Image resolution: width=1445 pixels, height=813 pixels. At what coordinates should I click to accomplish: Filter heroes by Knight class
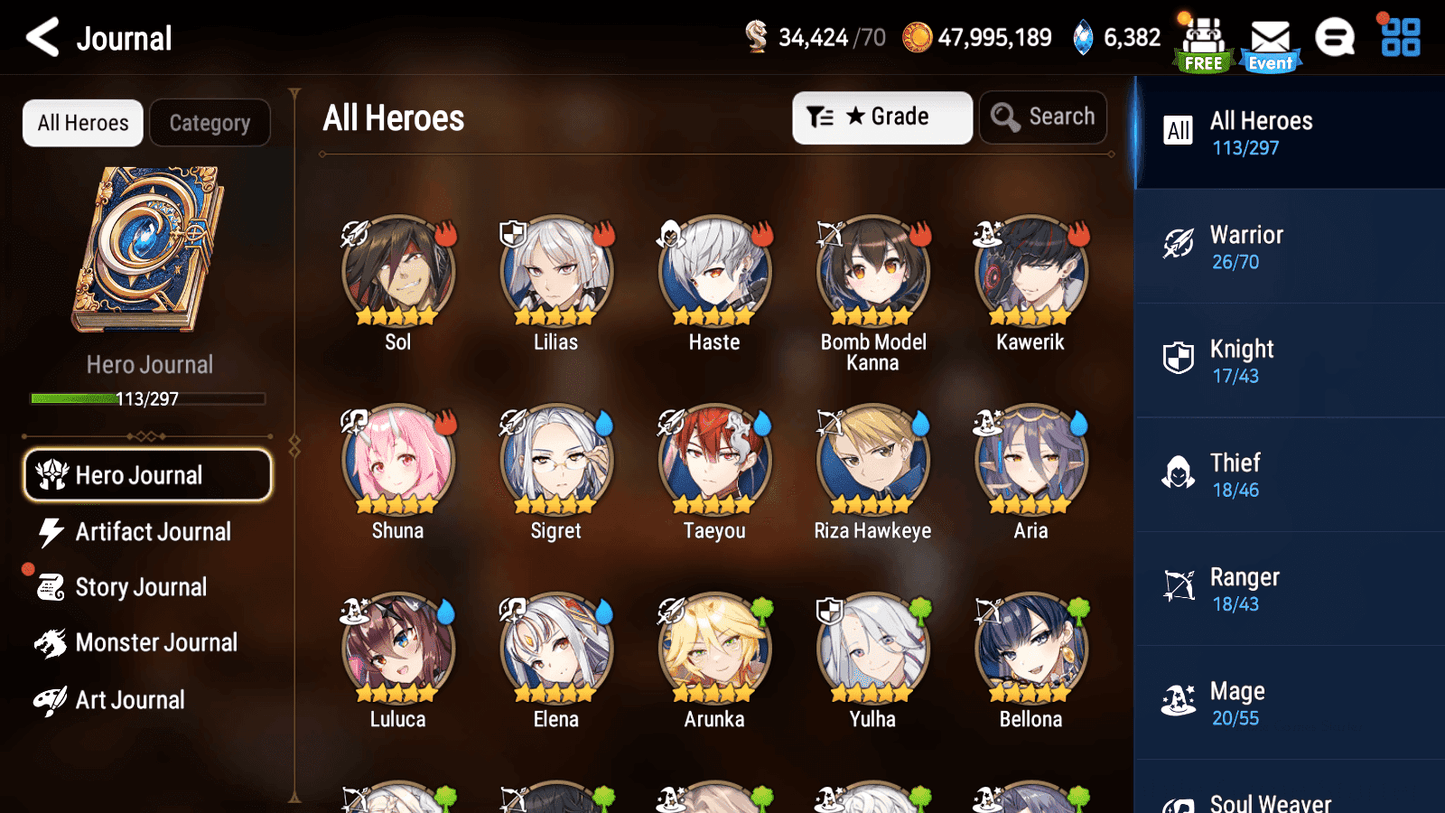tap(1289, 360)
